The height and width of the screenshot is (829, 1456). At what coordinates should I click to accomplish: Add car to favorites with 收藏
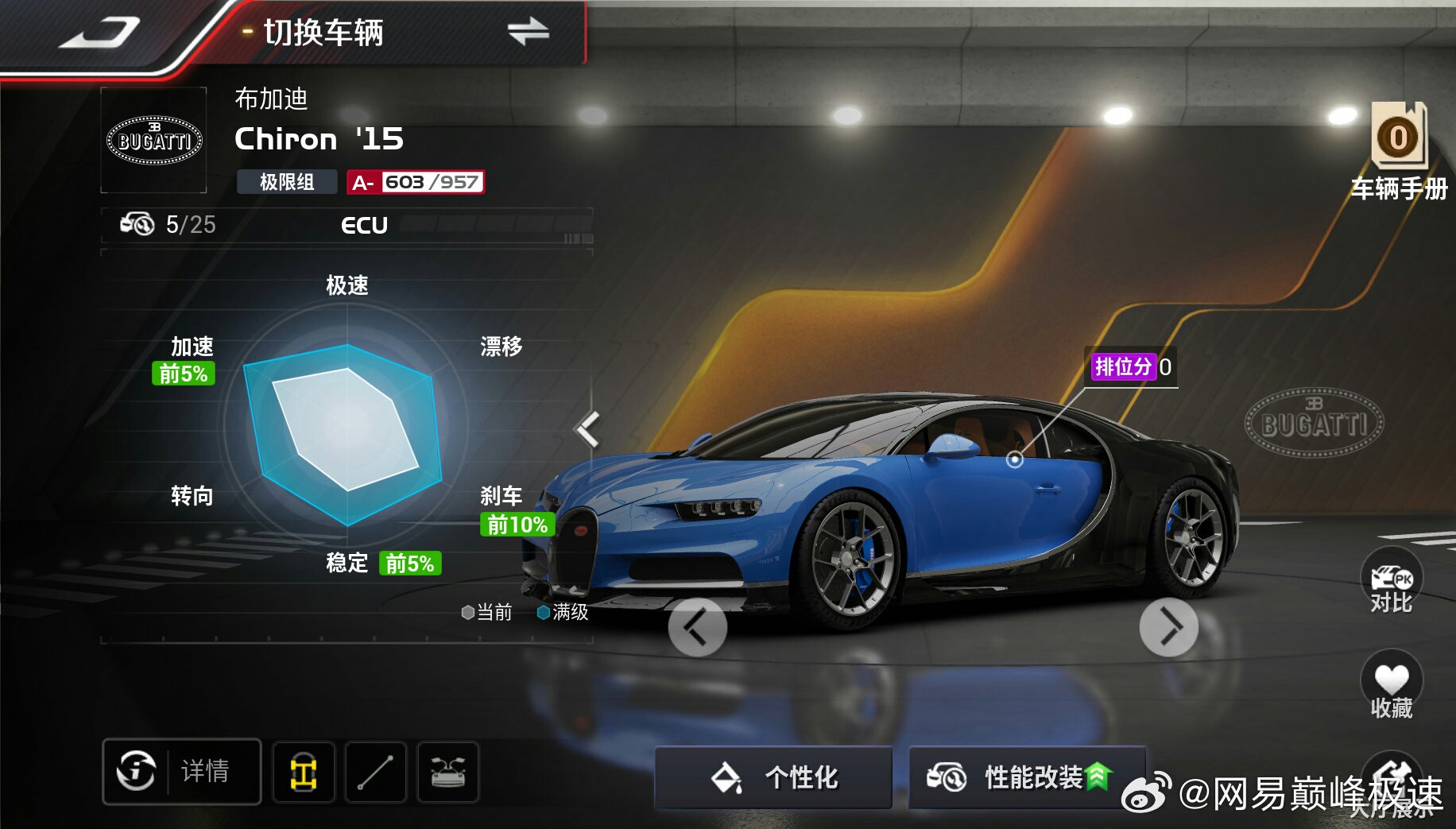(1392, 688)
